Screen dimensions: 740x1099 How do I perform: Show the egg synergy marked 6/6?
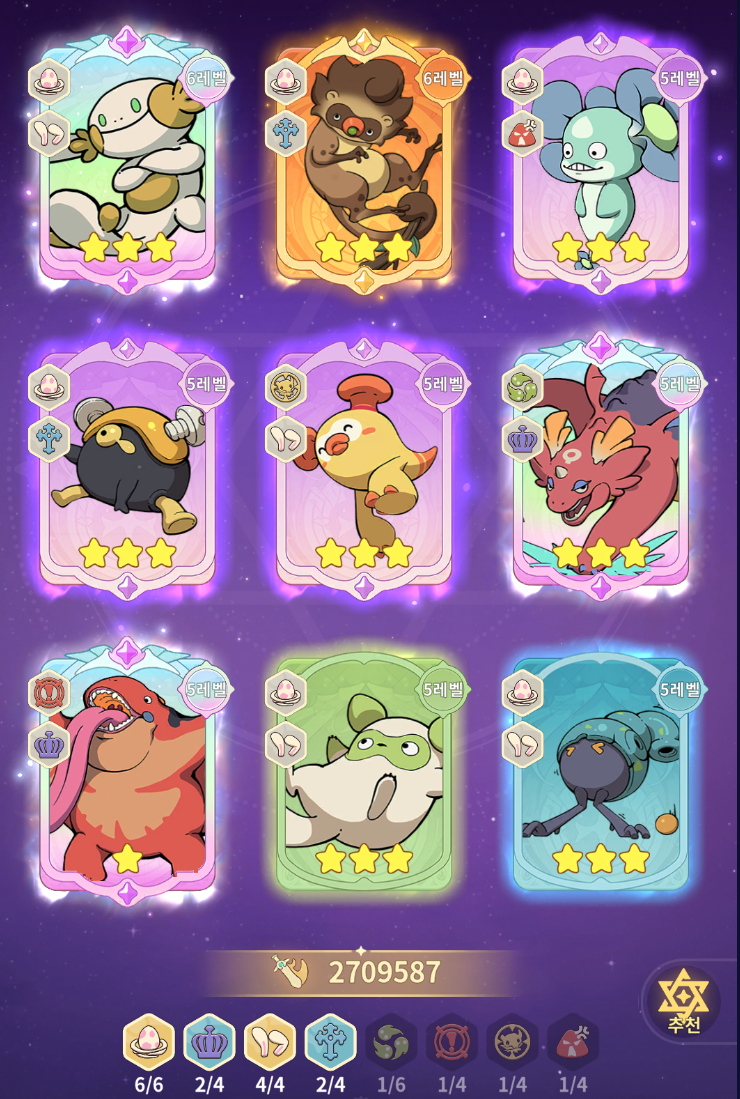pos(148,1042)
